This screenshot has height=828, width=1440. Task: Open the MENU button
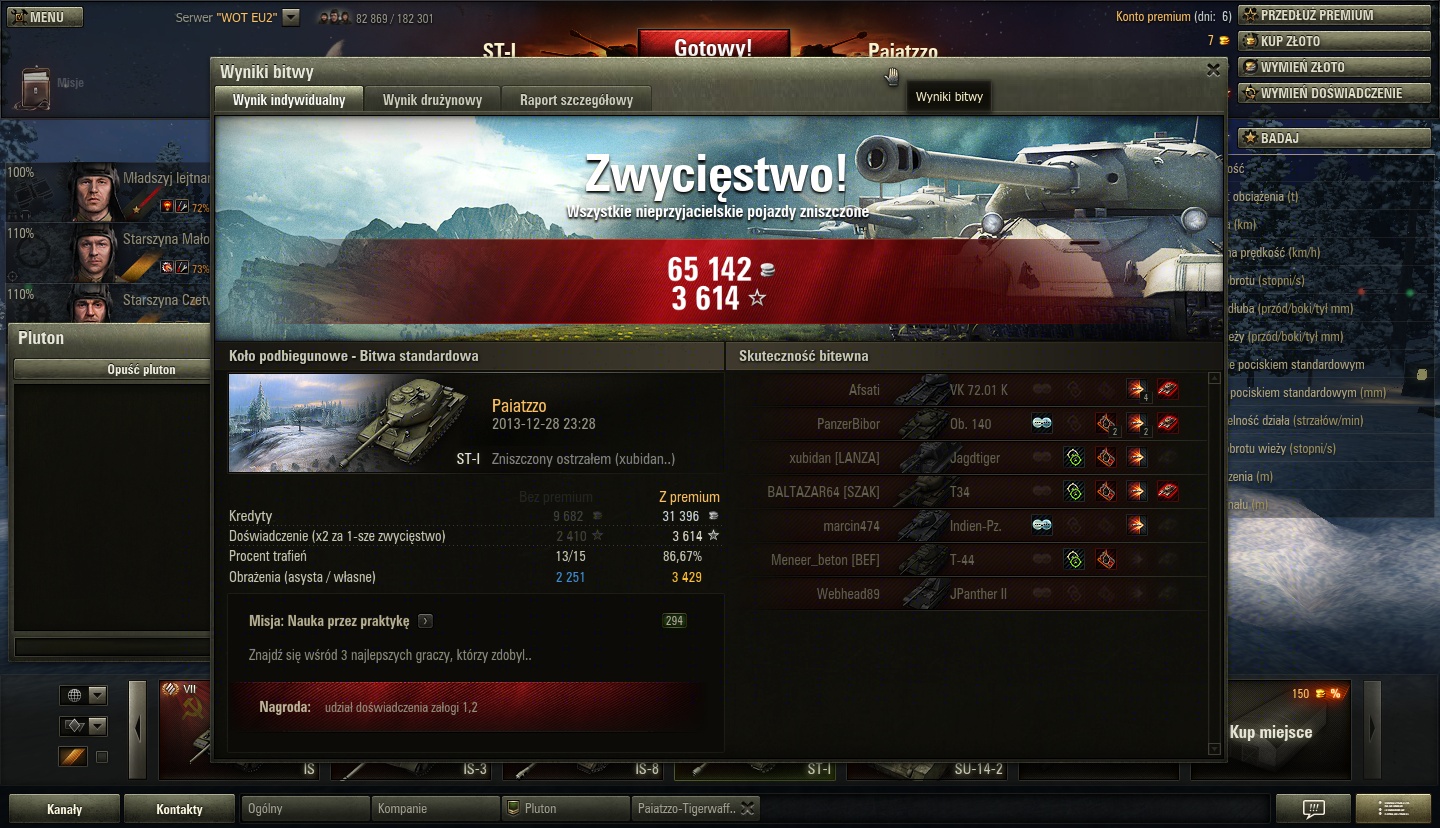45,17
